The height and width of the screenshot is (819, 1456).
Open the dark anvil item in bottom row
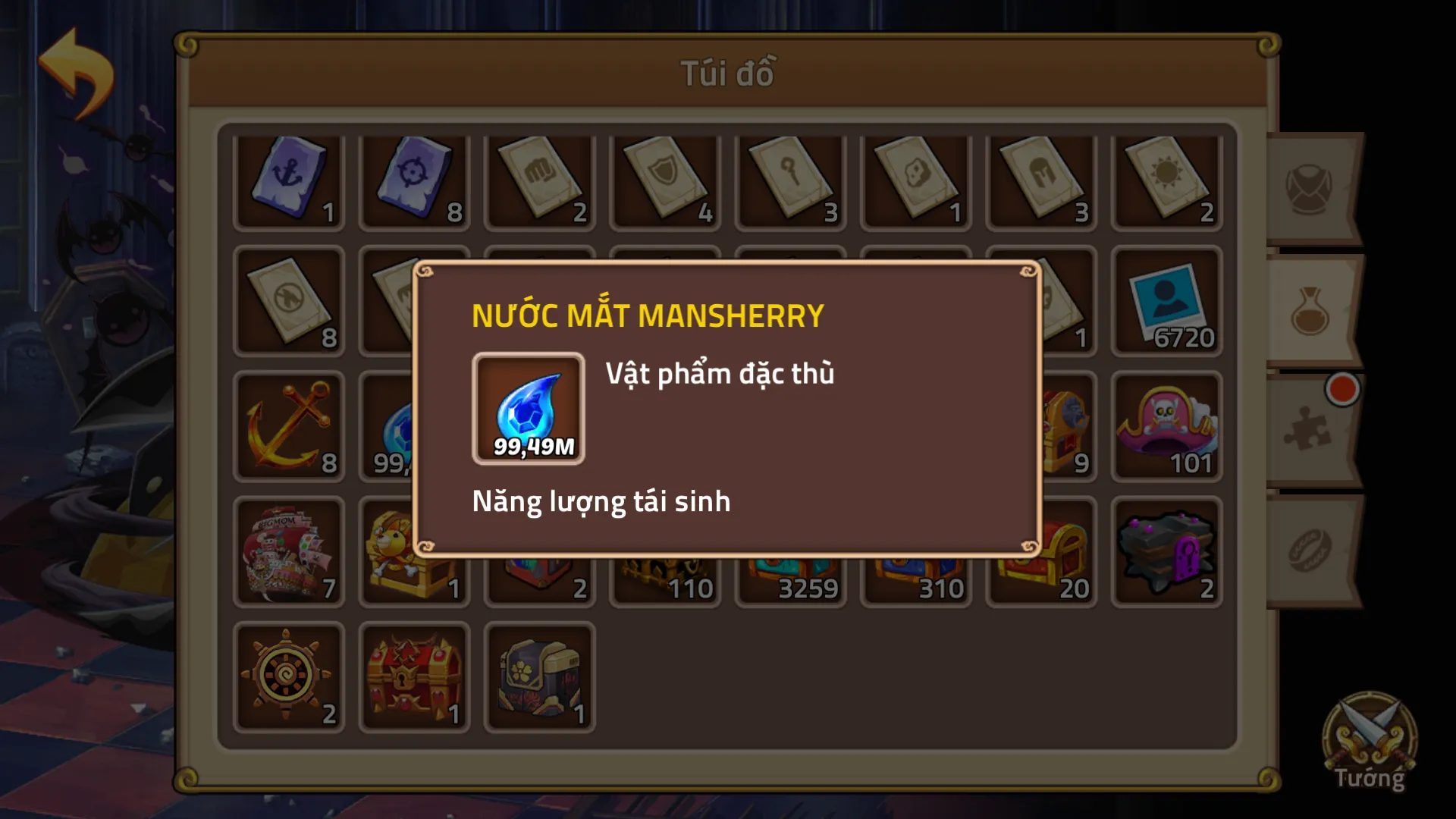coord(1166,551)
